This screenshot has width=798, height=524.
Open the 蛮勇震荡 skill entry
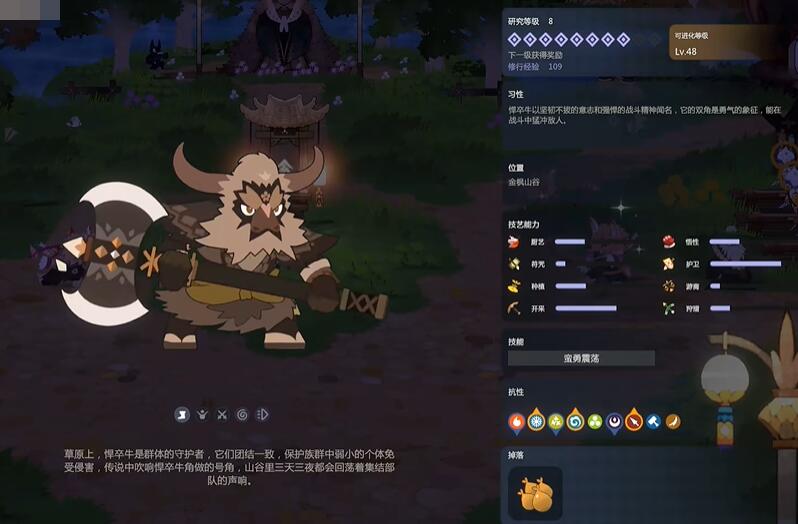(581, 358)
